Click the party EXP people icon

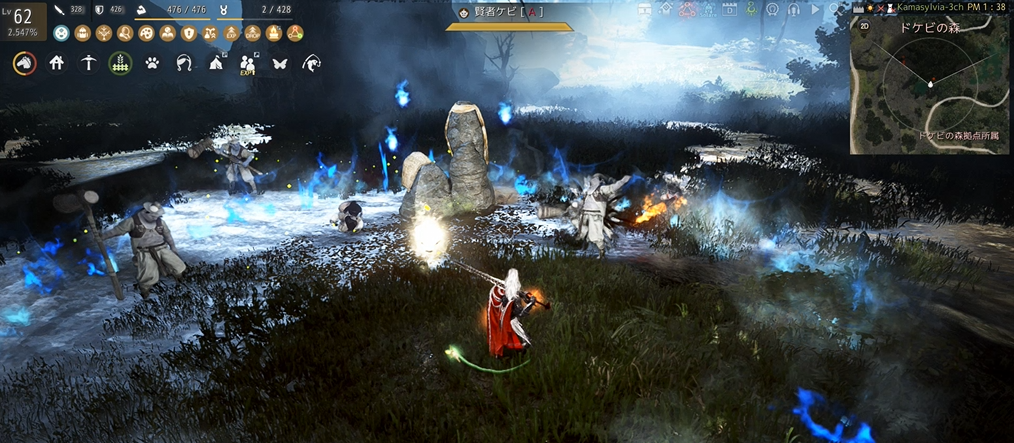pyautogui.click(x=247, y=63)
